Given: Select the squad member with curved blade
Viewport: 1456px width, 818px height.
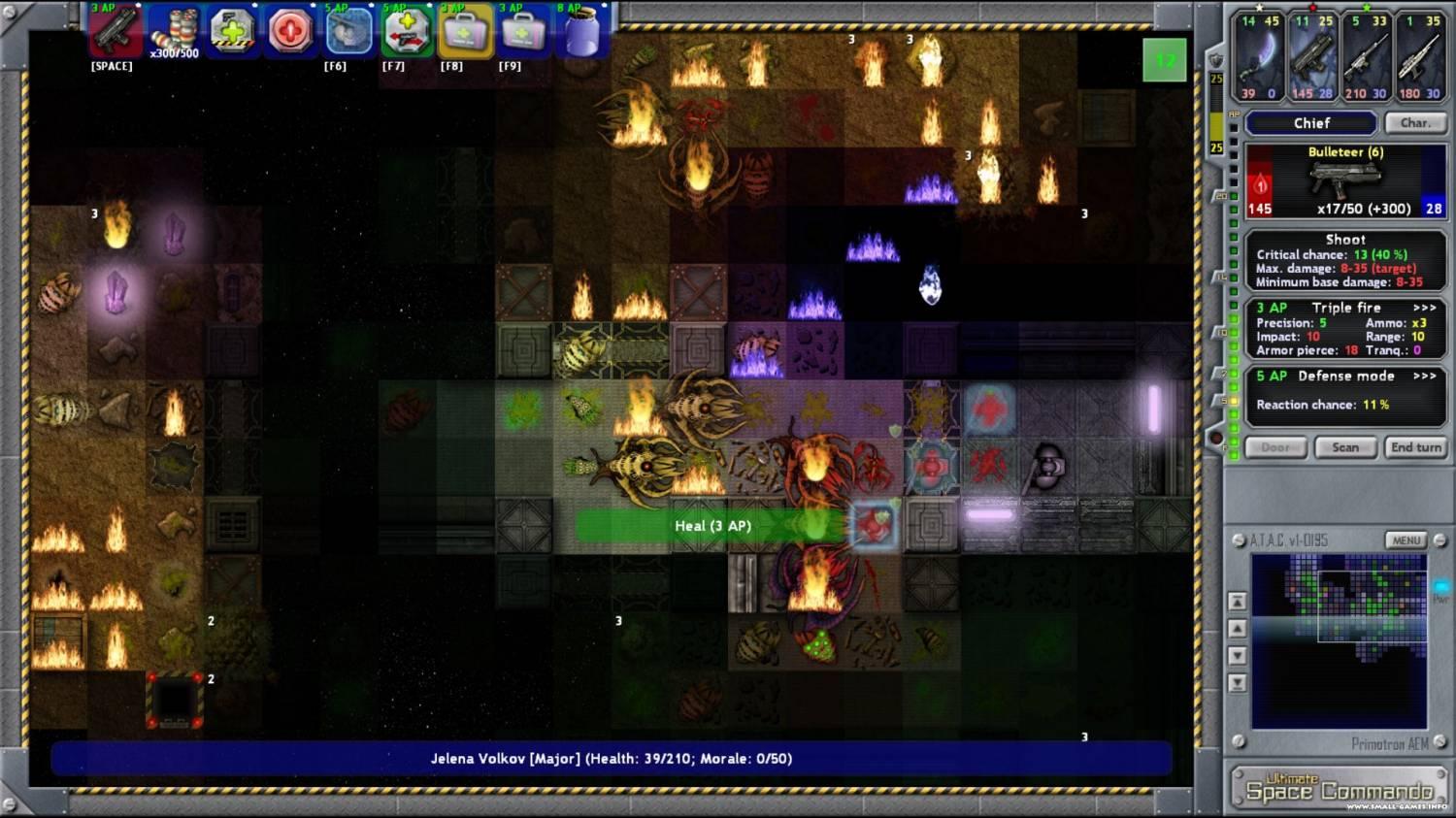Looking at the screenshot, I should 1260,57.
